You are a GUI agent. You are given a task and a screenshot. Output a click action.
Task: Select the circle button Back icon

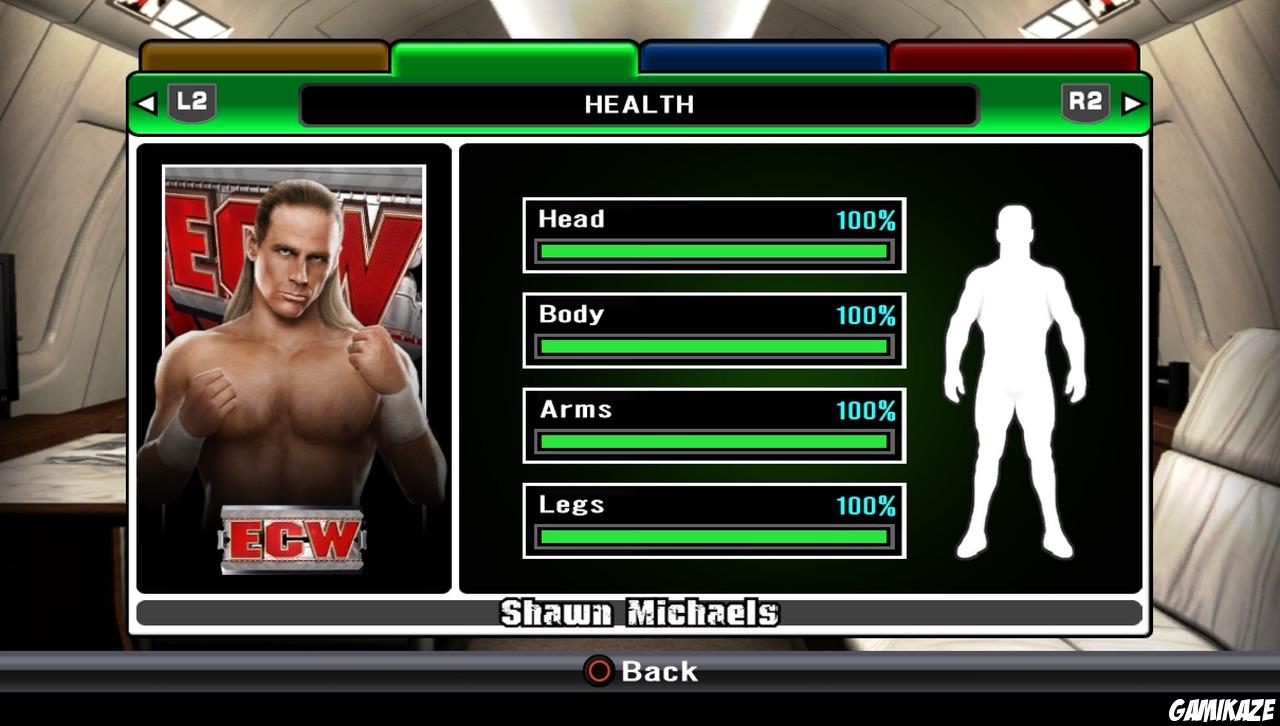coord(597,672)
